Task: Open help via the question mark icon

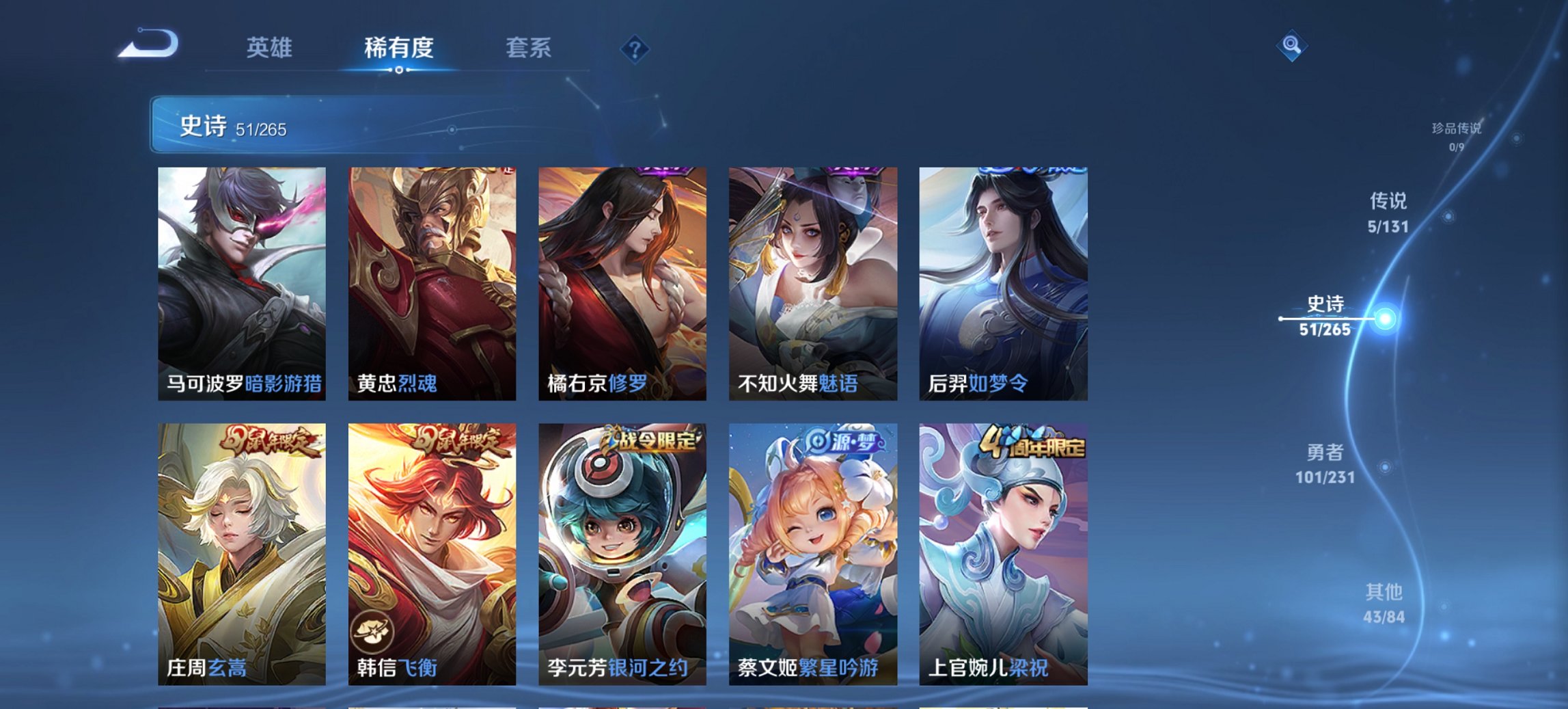Action: point(635,49)
